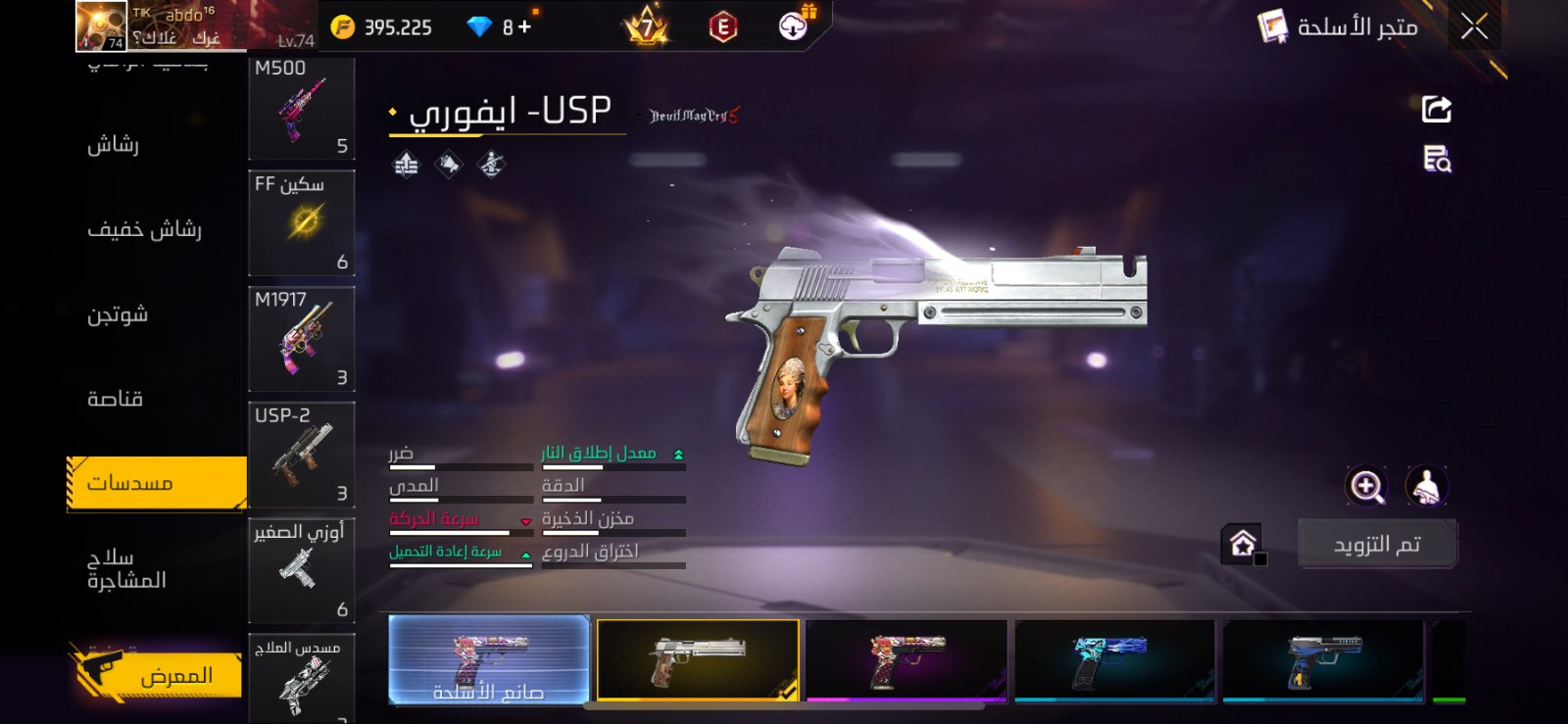The width and height of the screenshot is (1568, 724).
Task: Switch to the مسدسات pistols category
Action: click(157, 483)
